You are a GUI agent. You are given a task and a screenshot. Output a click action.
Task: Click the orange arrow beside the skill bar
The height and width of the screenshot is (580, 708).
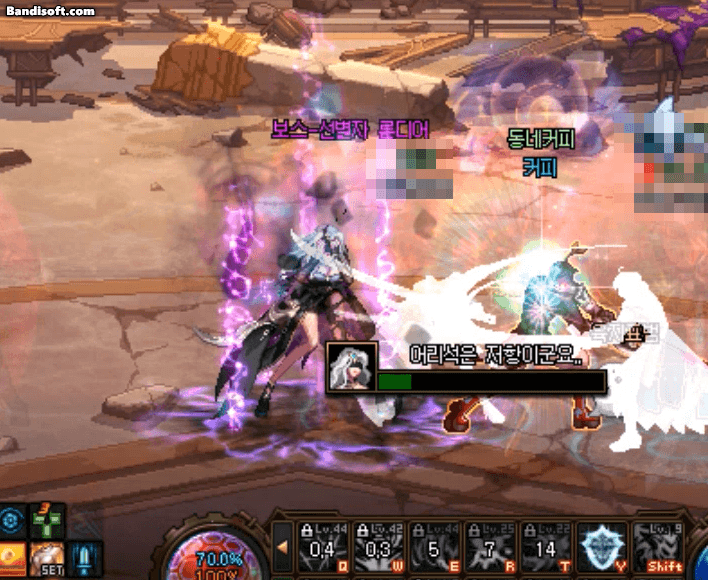pos(283,547)
